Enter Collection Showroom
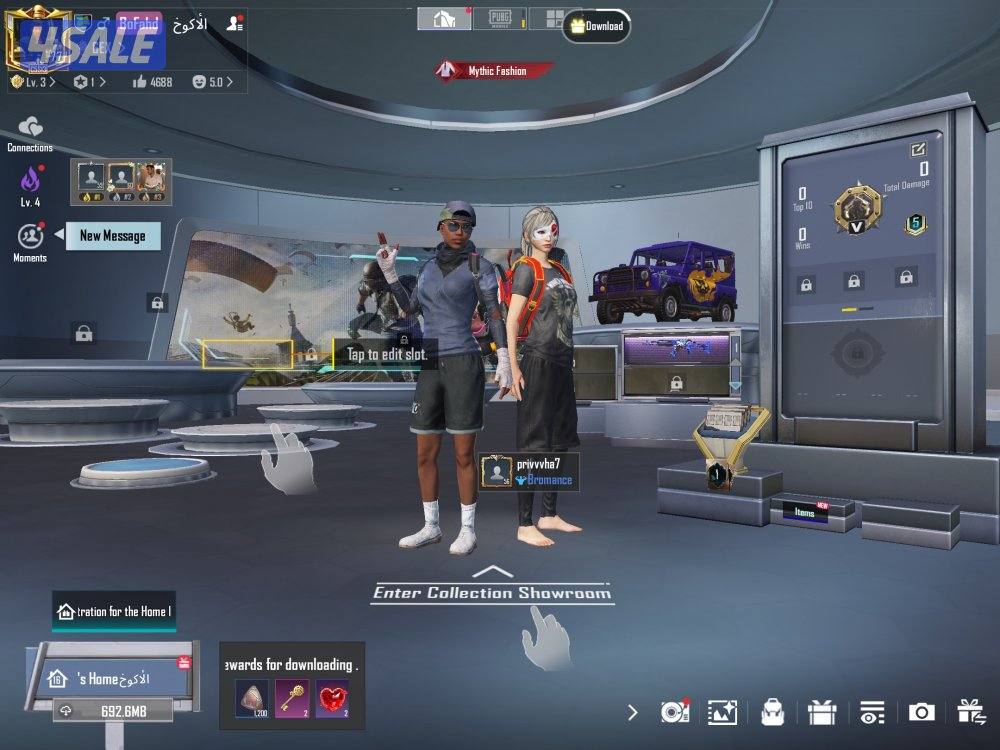This screenshot has width=1000, height=750. click(x=491, y=592)
